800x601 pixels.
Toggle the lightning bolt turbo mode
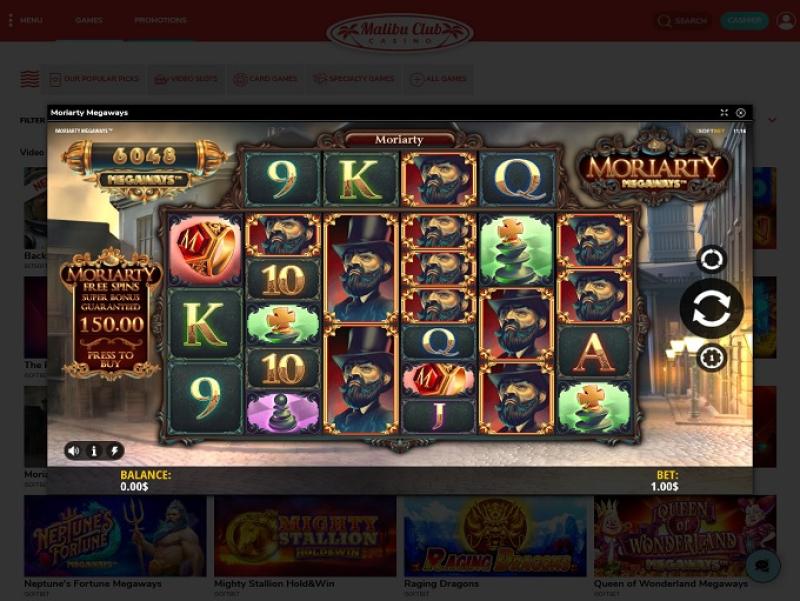point(114,451)
